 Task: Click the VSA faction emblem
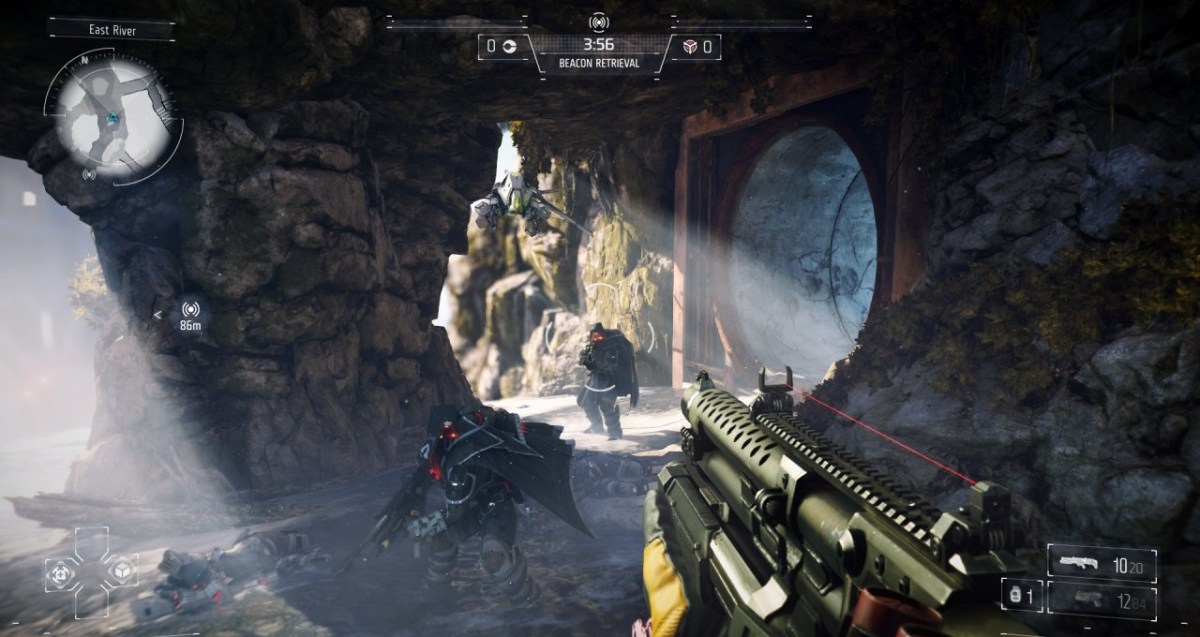[x=508, y=46]
